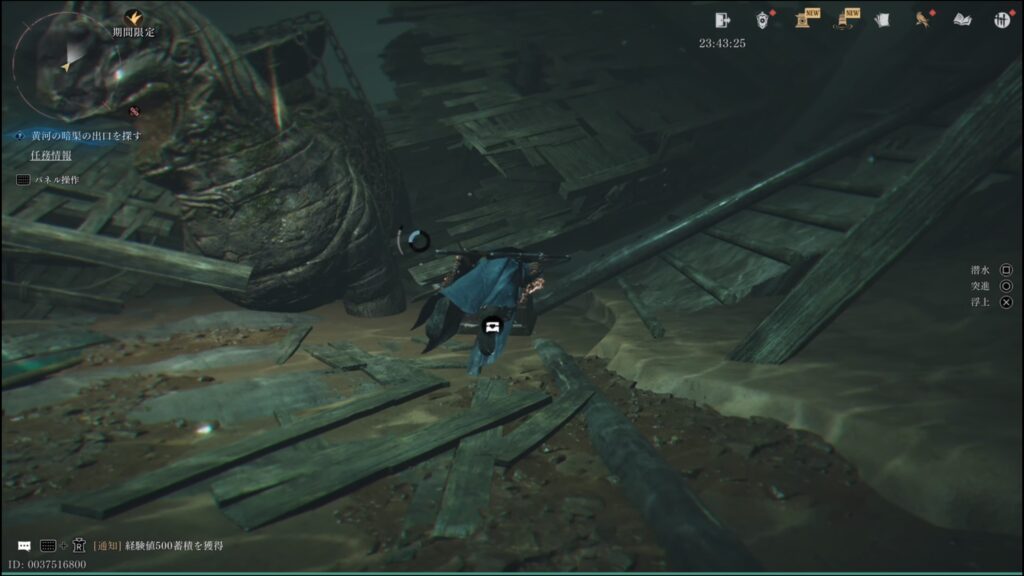Open the open-book journal icon
Screen dimensions: 1024x576
pos(962,19)
